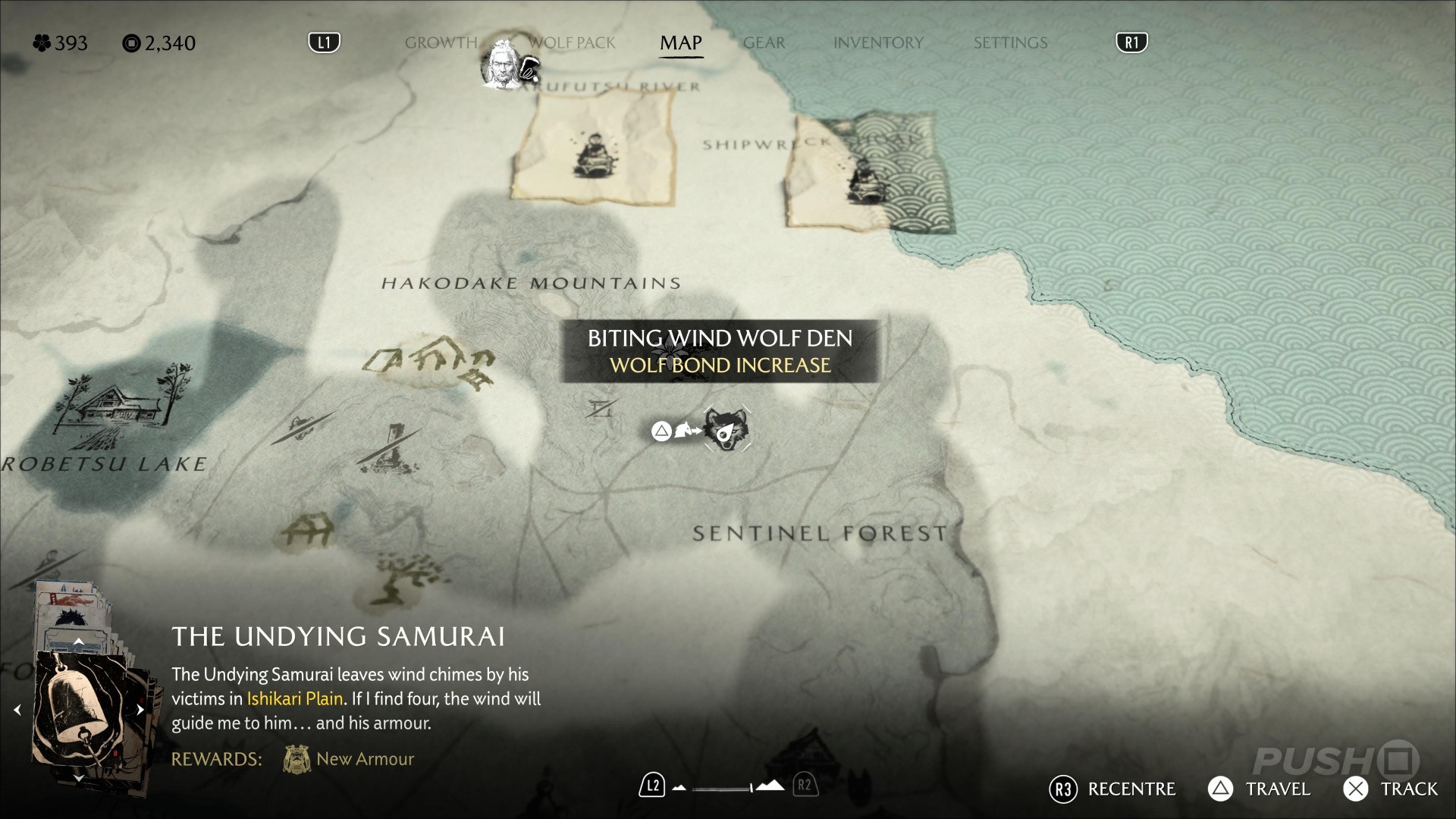Open the Wolf Pack tab

(573, 43)
